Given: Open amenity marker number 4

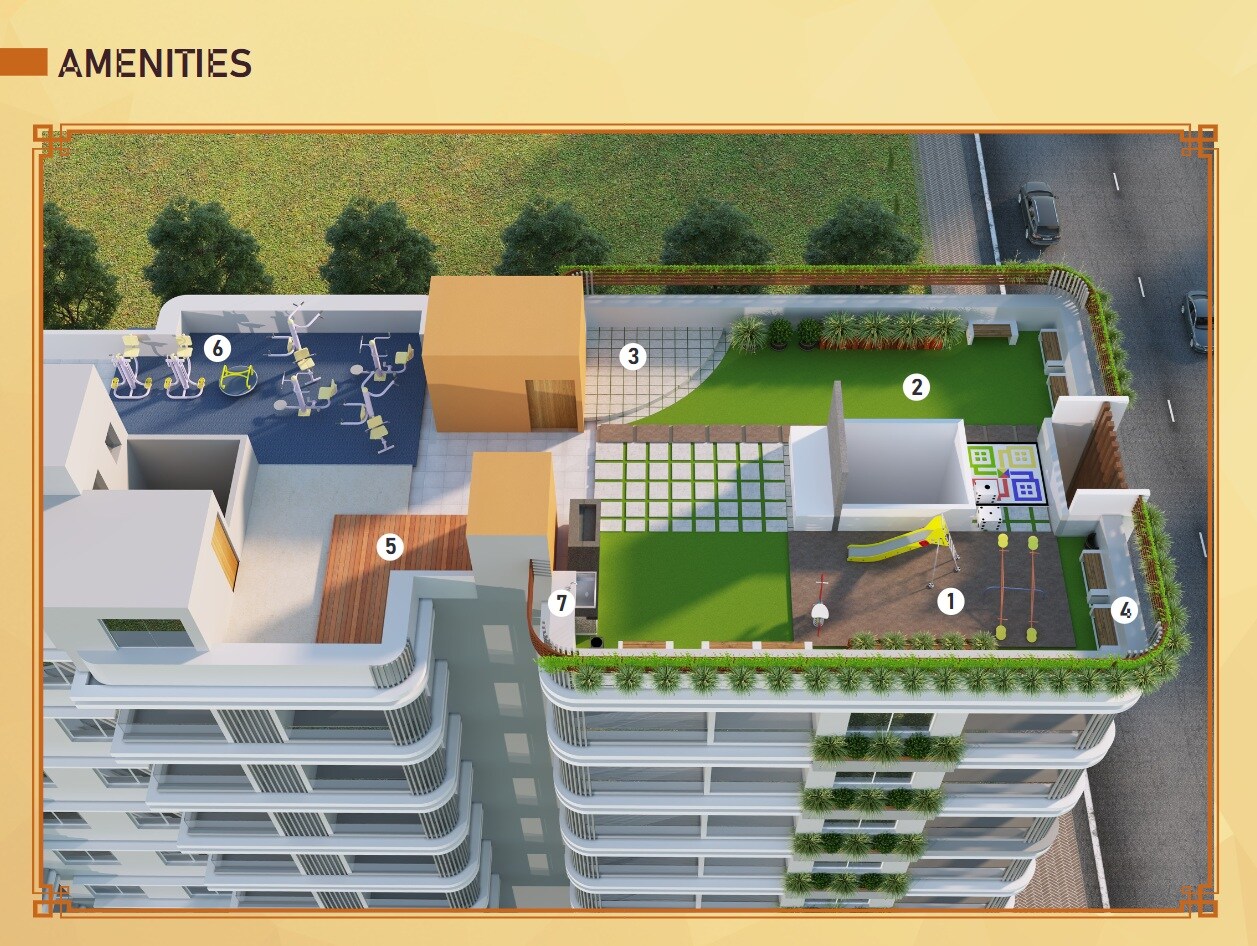Looking at the screenshot, I should pos(1125,610).
